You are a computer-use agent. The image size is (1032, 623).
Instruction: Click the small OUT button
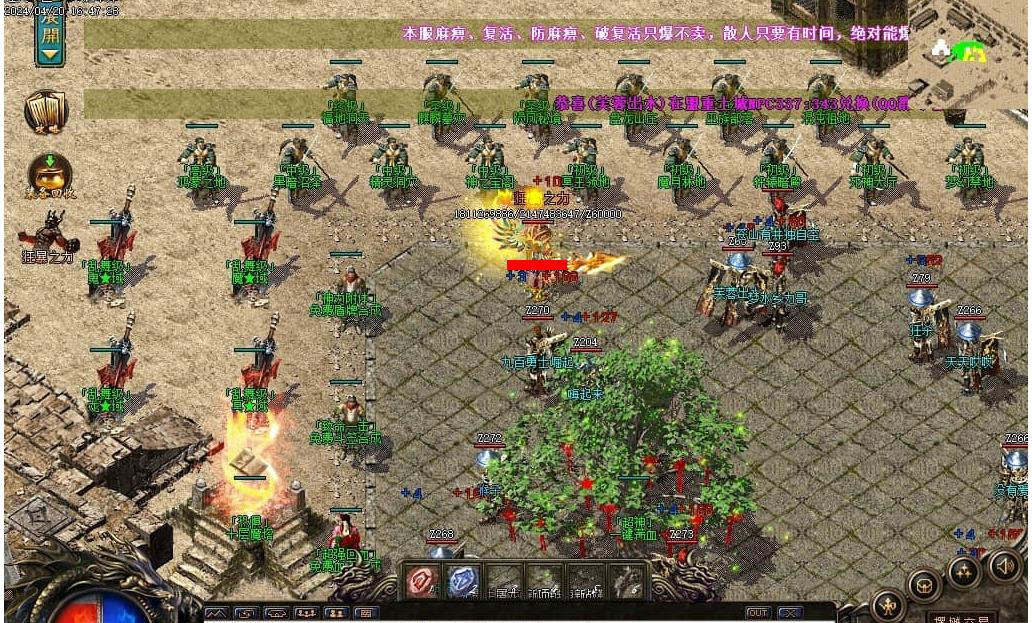pos(758,612)
